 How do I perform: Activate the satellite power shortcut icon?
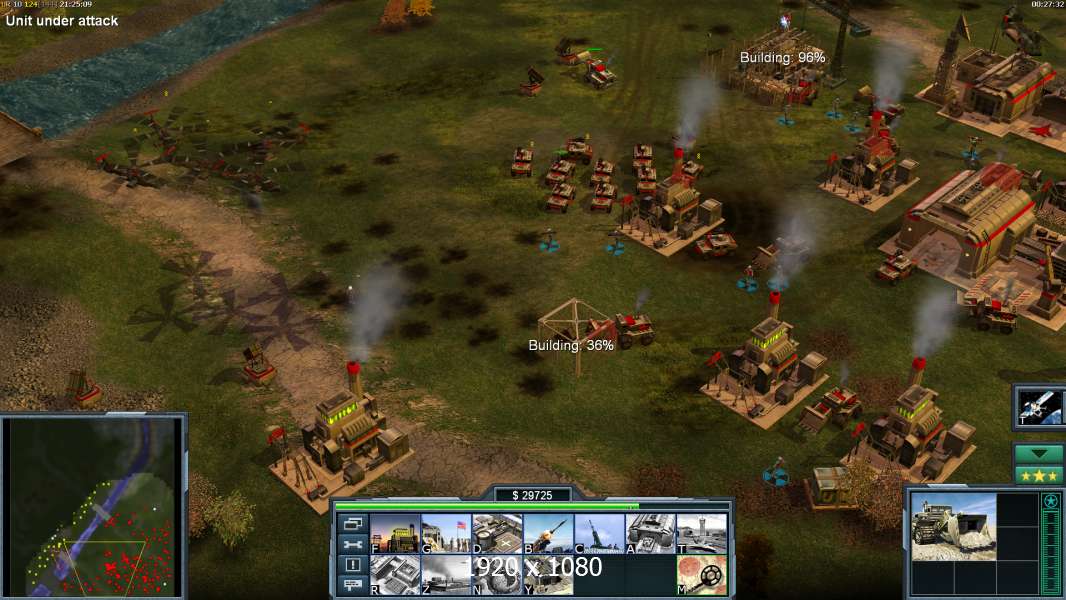(x=1040, y=407)
